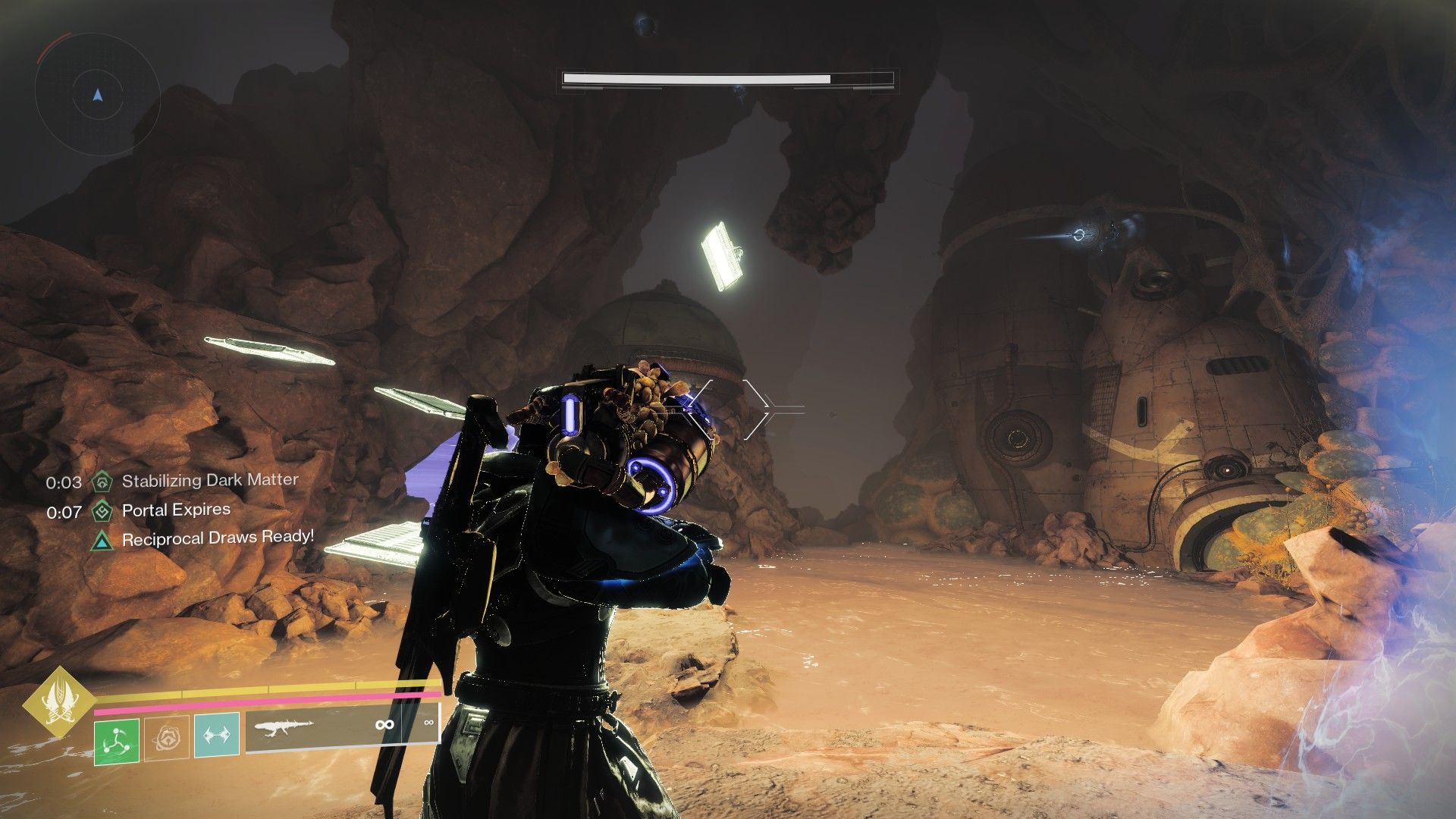Click the Stabilizing Dark Matter buff icon
The height and width of the screenshot is (819, 1456).
point(102,479)
